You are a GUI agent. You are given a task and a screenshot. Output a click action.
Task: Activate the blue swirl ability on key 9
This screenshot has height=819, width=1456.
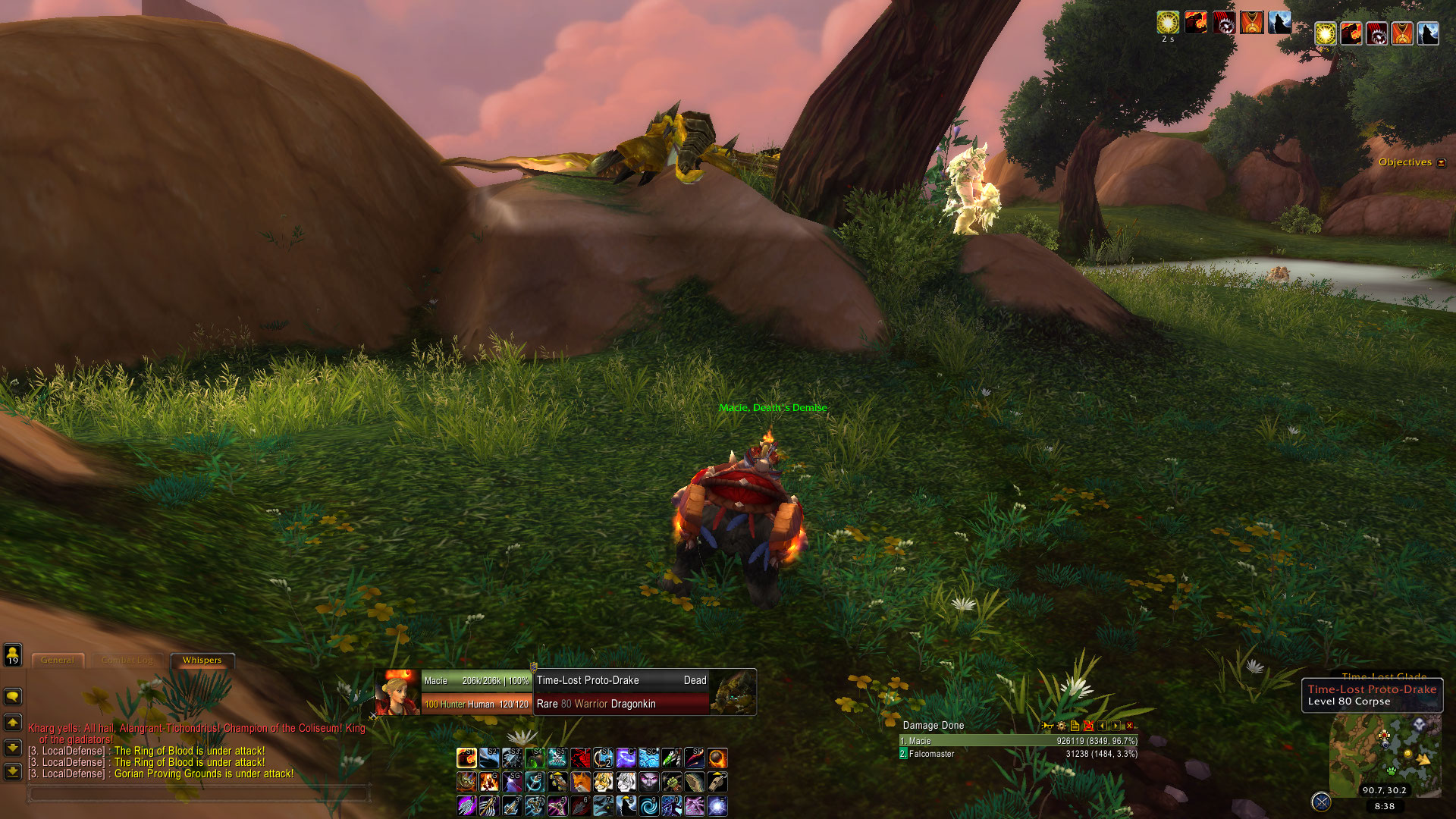tap(648, 805)
